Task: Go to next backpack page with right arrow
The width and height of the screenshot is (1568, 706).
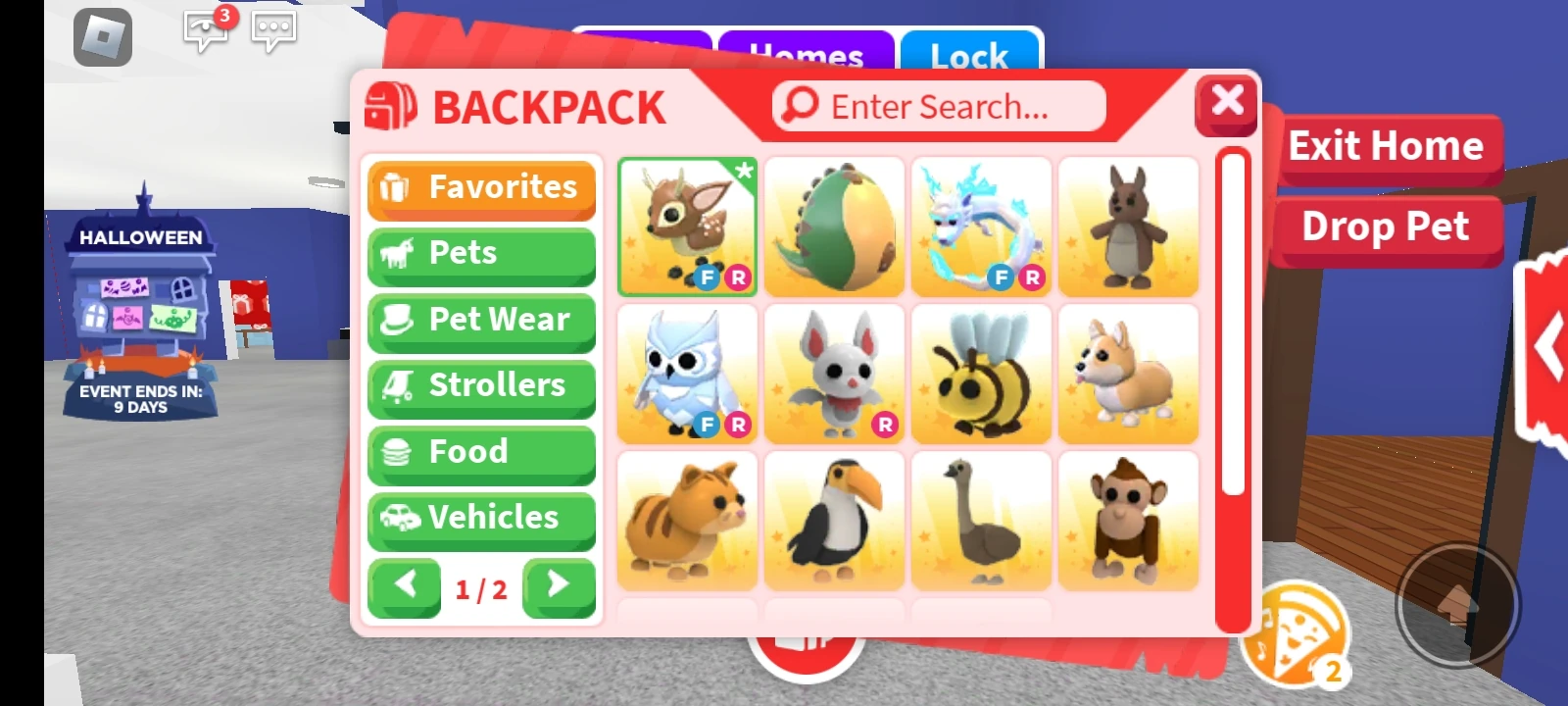Action: click(559, 585)
